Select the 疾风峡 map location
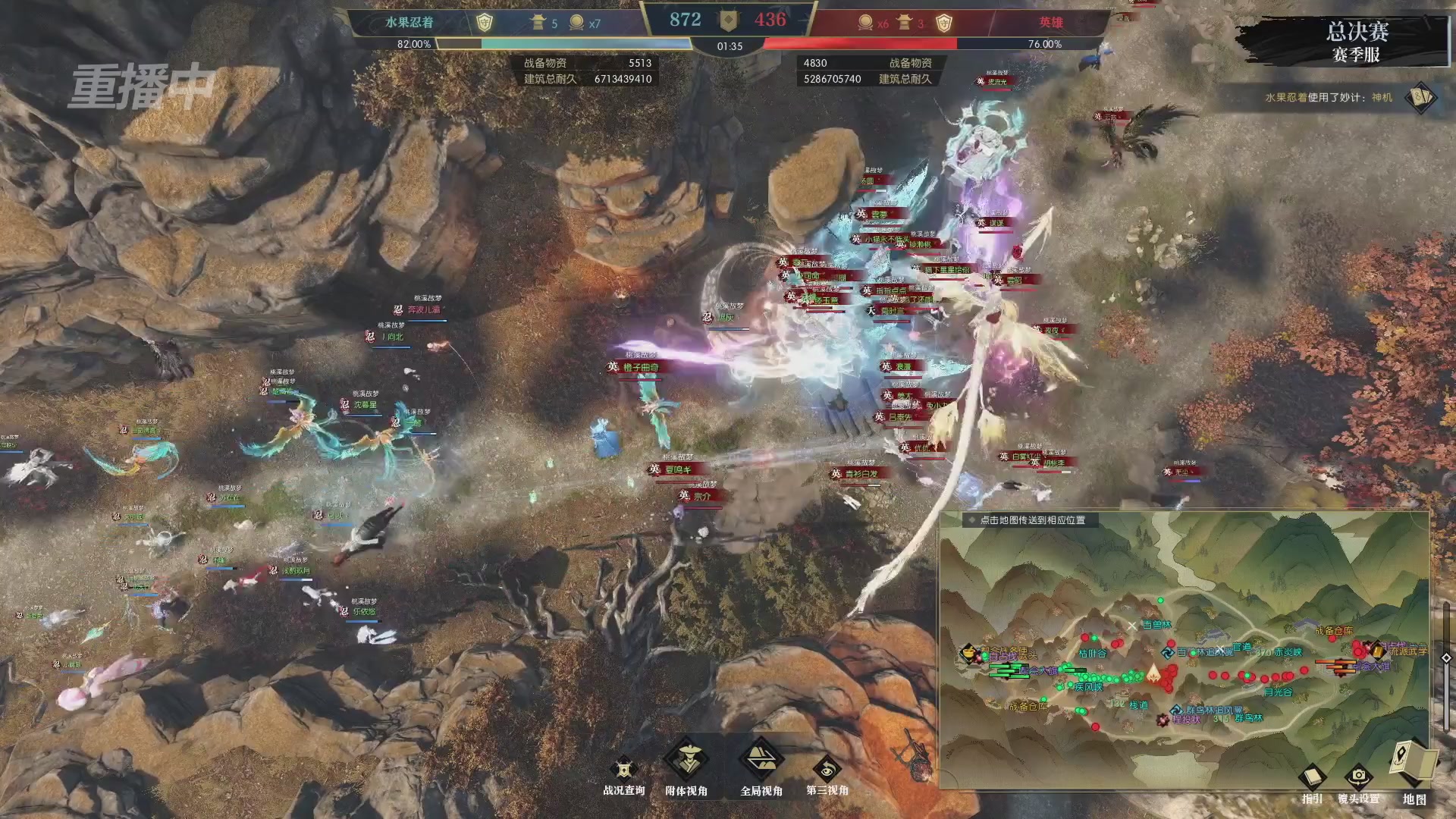Viewport: 1456px width, 819px height. (1088, 687)
